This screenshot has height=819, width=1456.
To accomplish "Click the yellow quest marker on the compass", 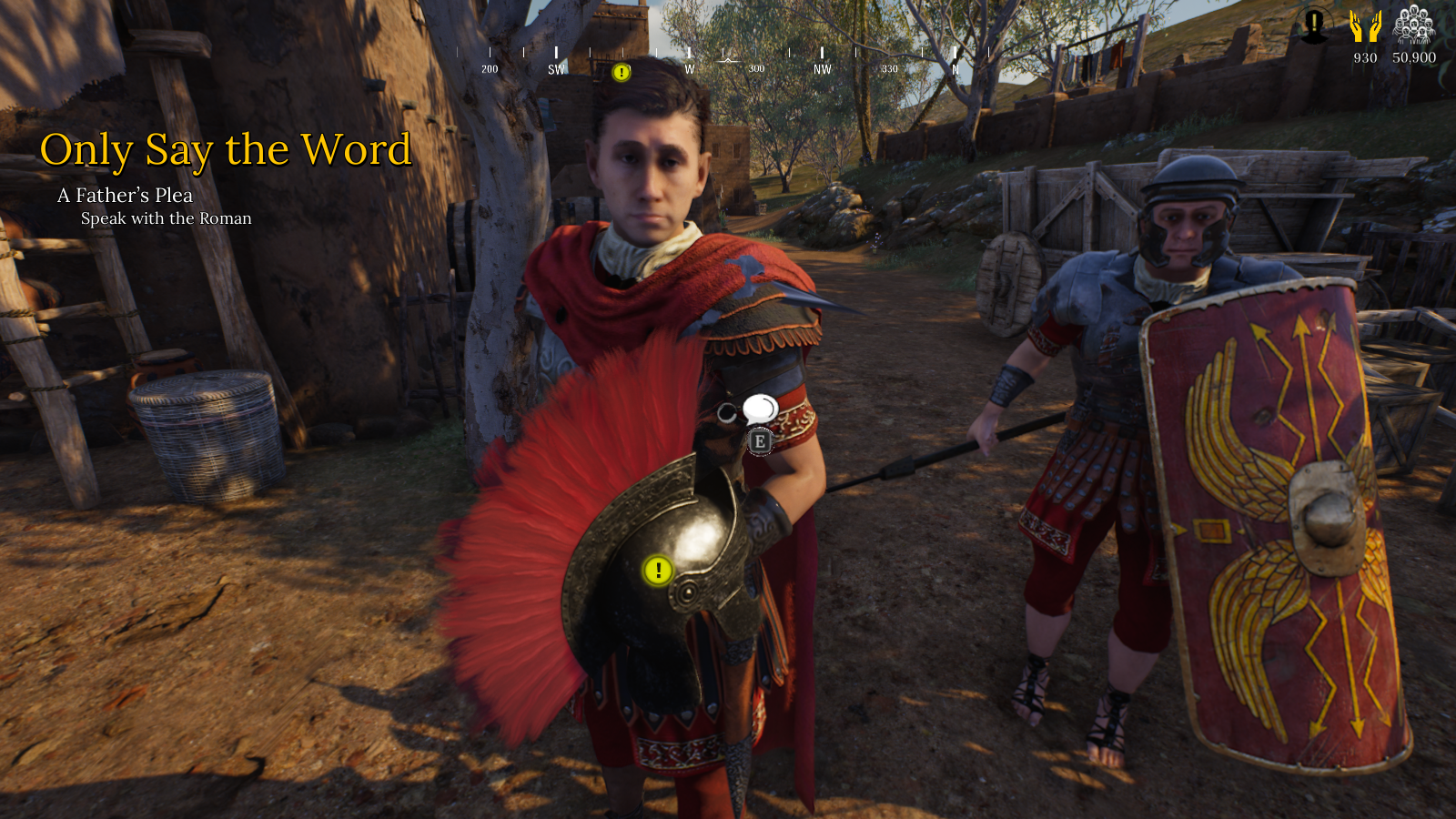I will click(622, 72).
